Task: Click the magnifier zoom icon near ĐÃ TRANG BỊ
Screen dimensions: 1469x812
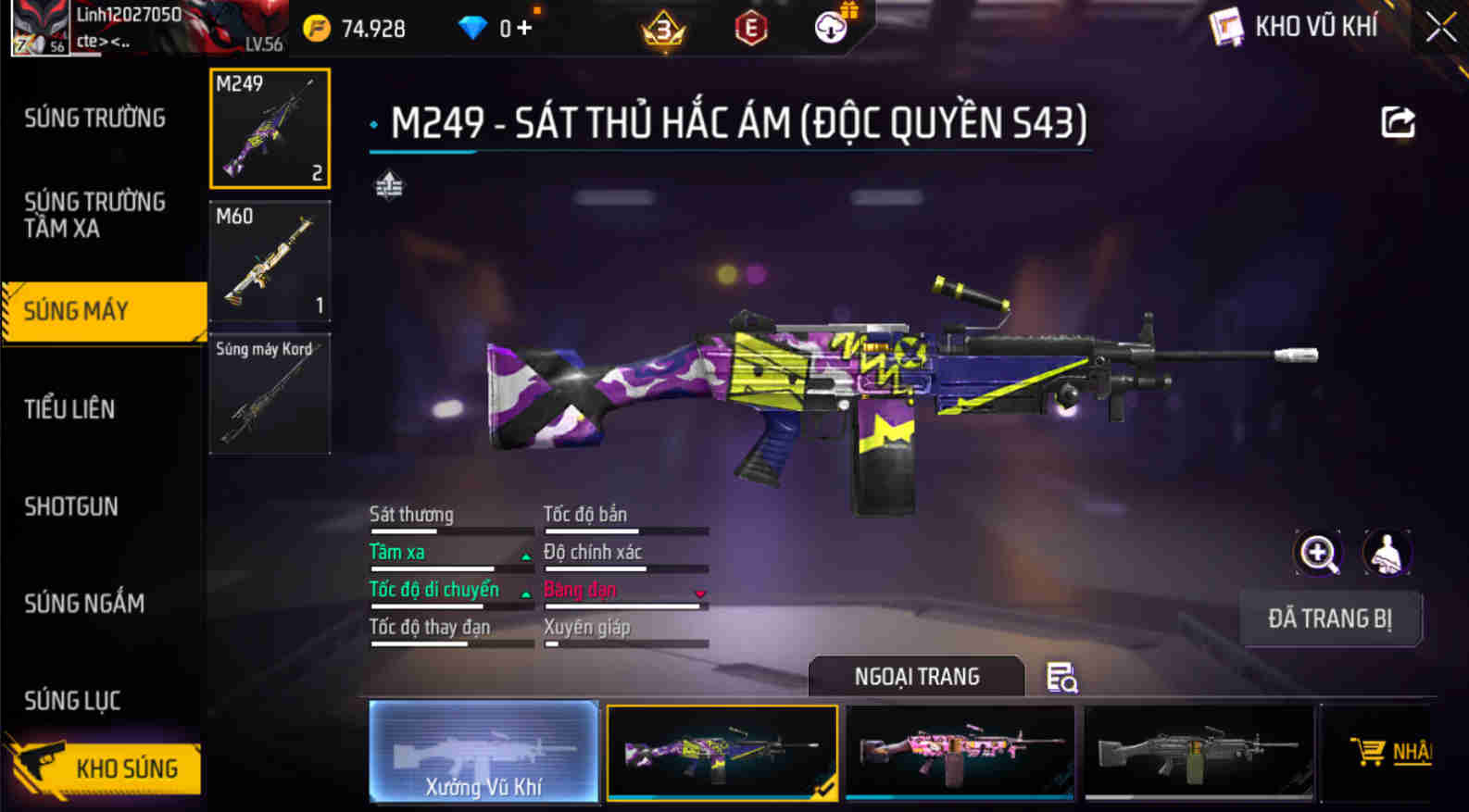Action: point(1318,553)
